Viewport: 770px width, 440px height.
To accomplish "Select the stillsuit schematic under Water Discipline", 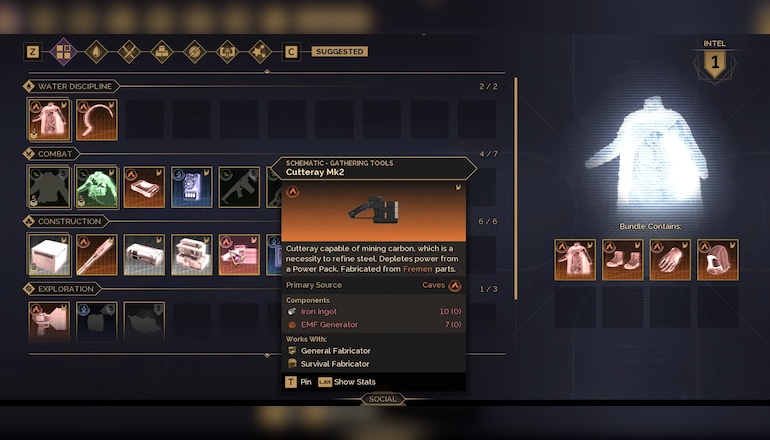I will tap(49, 120).
